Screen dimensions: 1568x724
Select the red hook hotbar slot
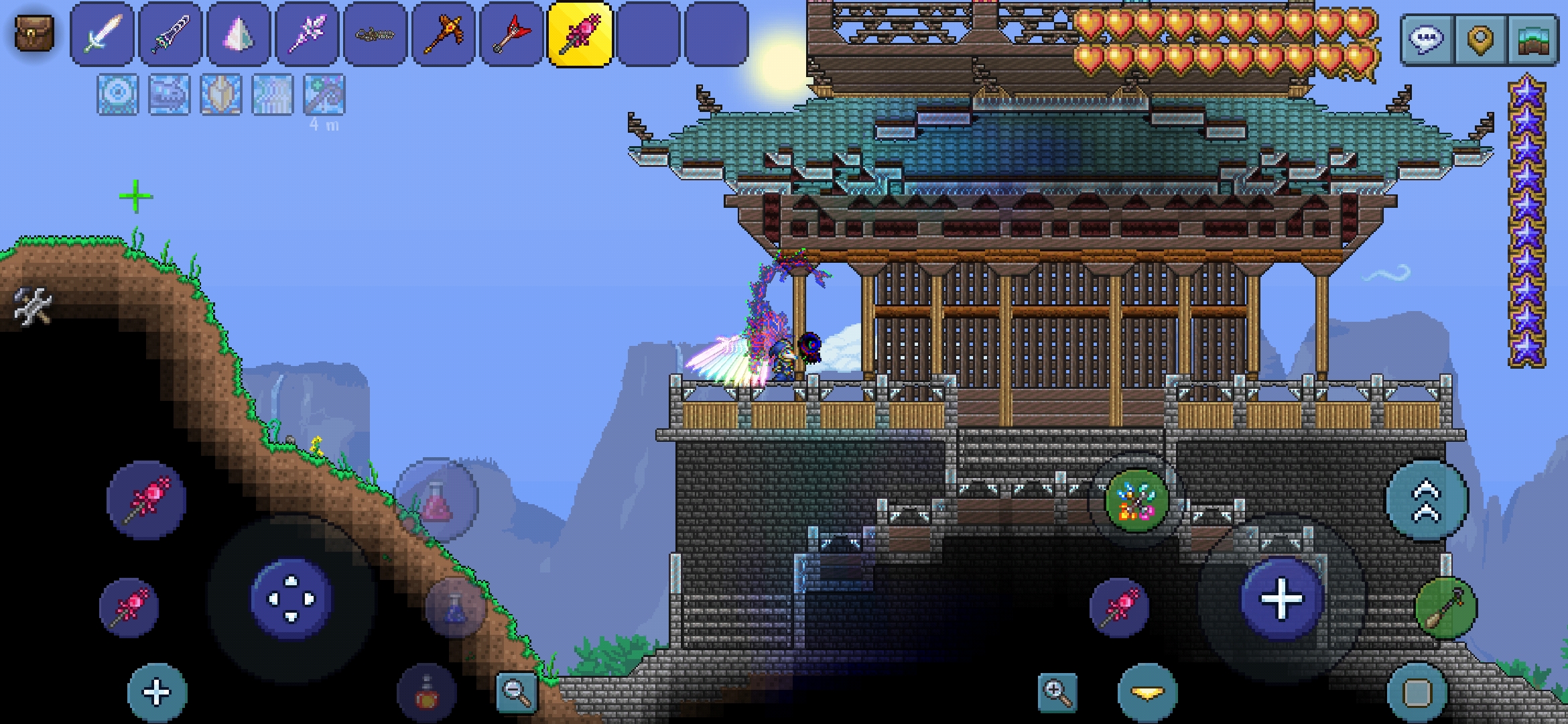click(x=512, y=34)
